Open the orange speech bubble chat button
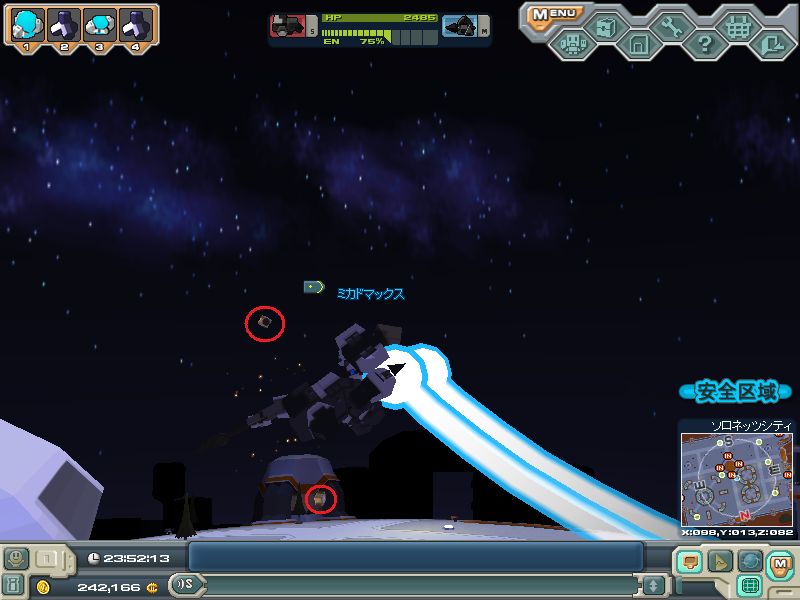 tap(690, 562)
